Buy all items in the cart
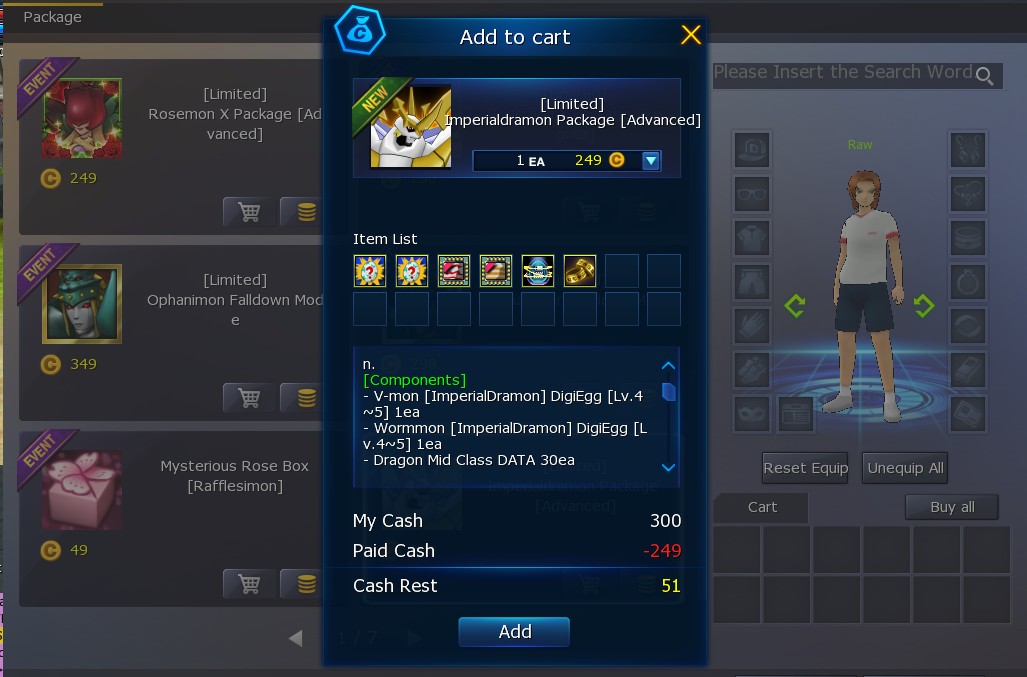Viewport: 1027px width, 677px height. (951, 507)
